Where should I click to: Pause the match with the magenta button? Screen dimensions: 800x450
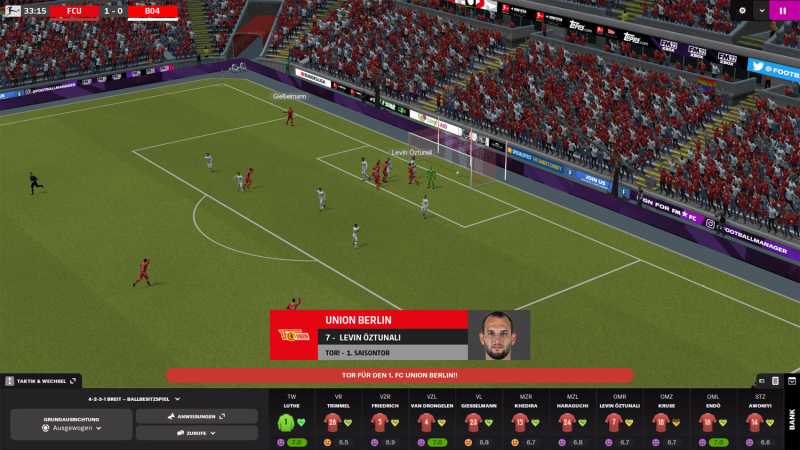point(784,11)
